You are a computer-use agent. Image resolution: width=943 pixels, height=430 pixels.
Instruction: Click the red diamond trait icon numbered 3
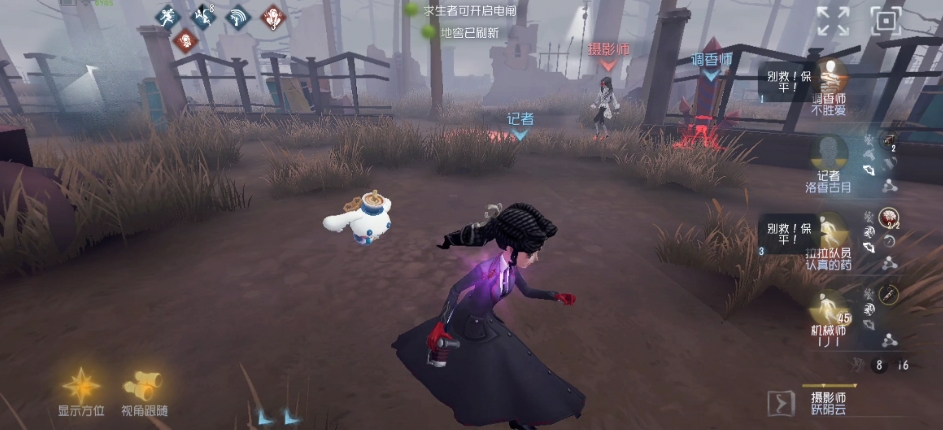pyautogui.click(x=271, y=16)
